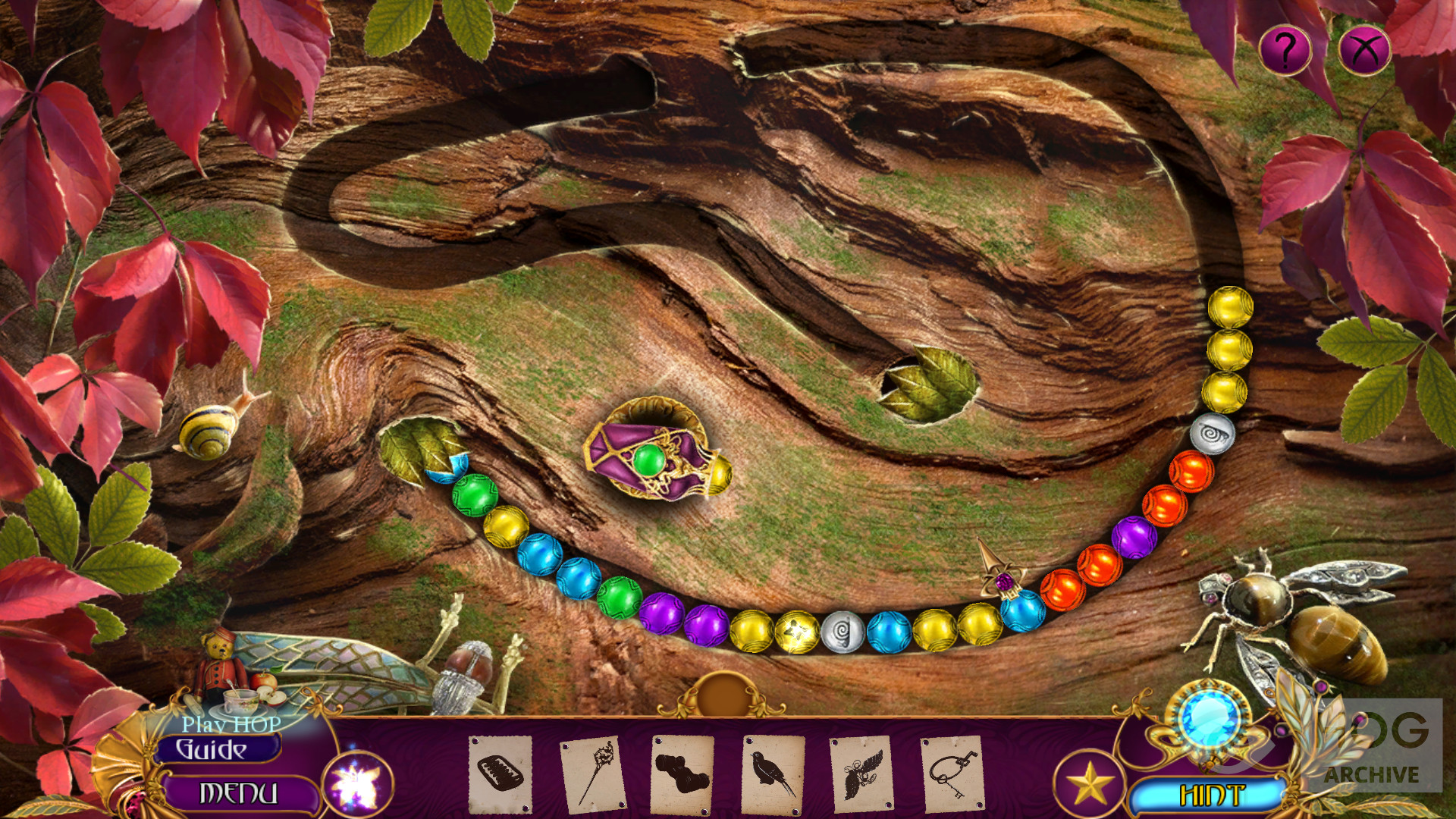Open the question mark help button
Image resolution: width=1456 pixels, height=819 pixels.
(1285, 50)
